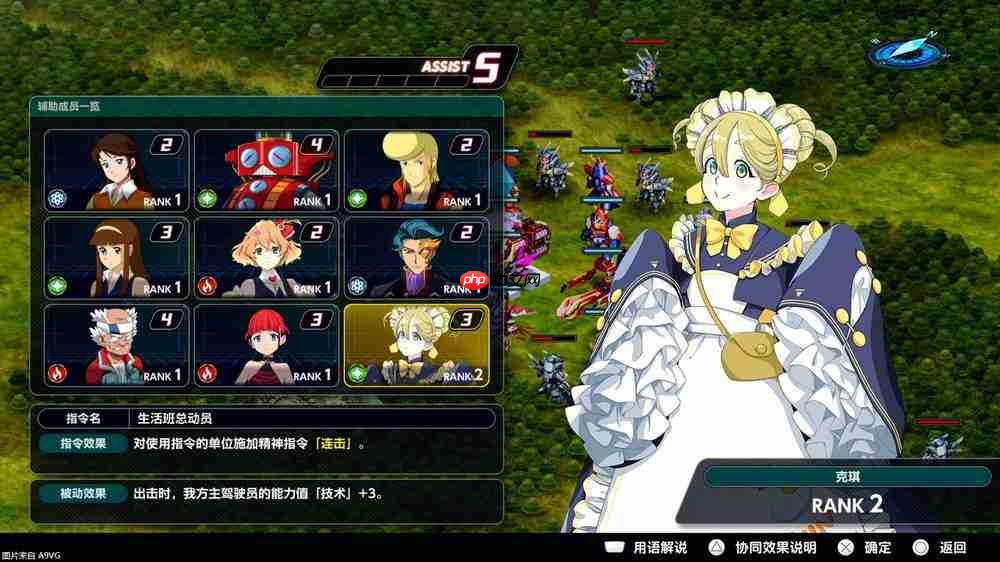This screenshot has height=562, width=1000.
Task: Choose the girl with the red hair flower
Action: (266, 258)
